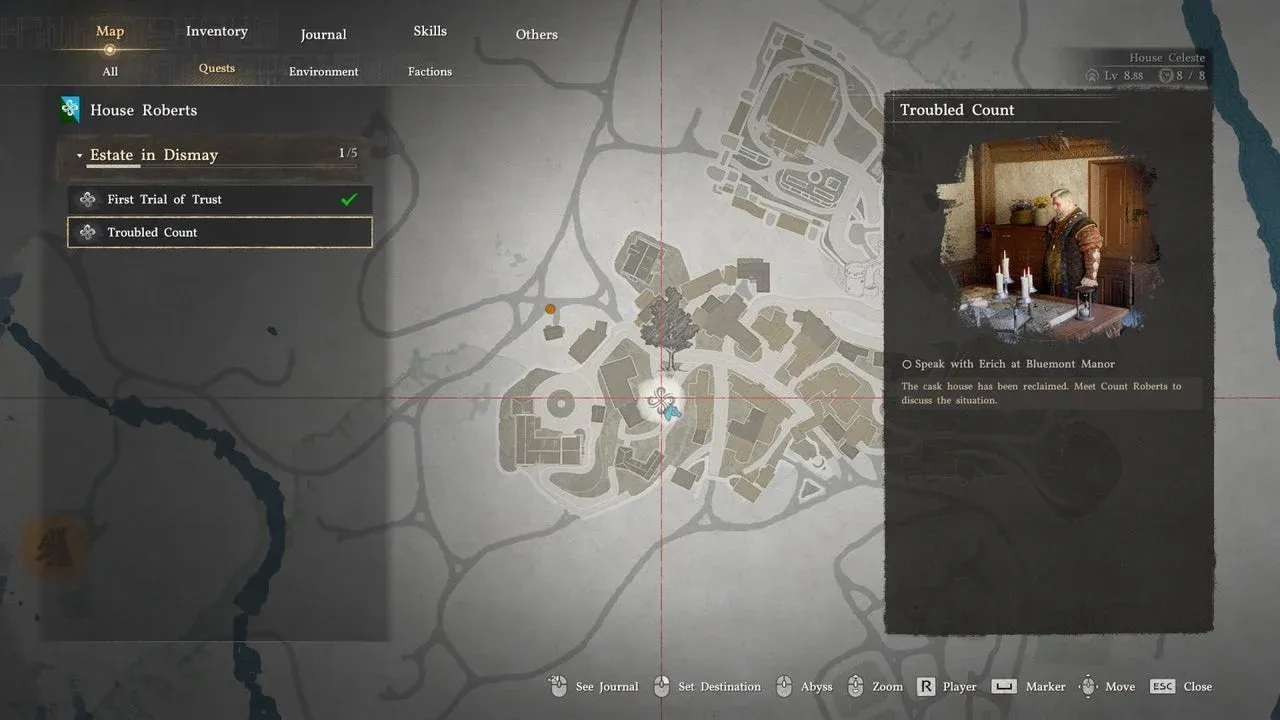
Task: Go to the Skills tab
Action: click(430, 31)
